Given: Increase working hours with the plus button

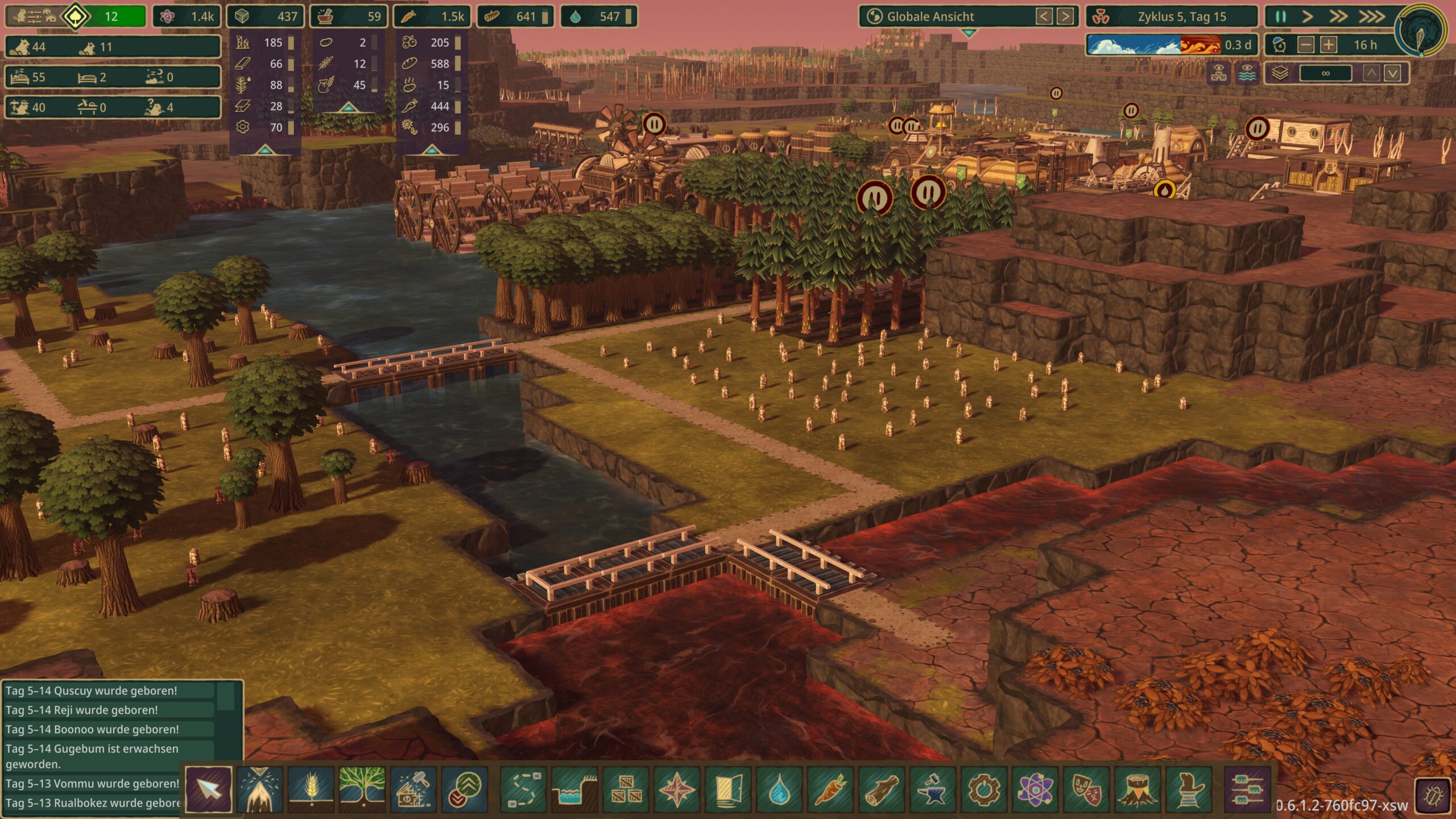Looking at the screenshot, I should (x=1329, y=45).
